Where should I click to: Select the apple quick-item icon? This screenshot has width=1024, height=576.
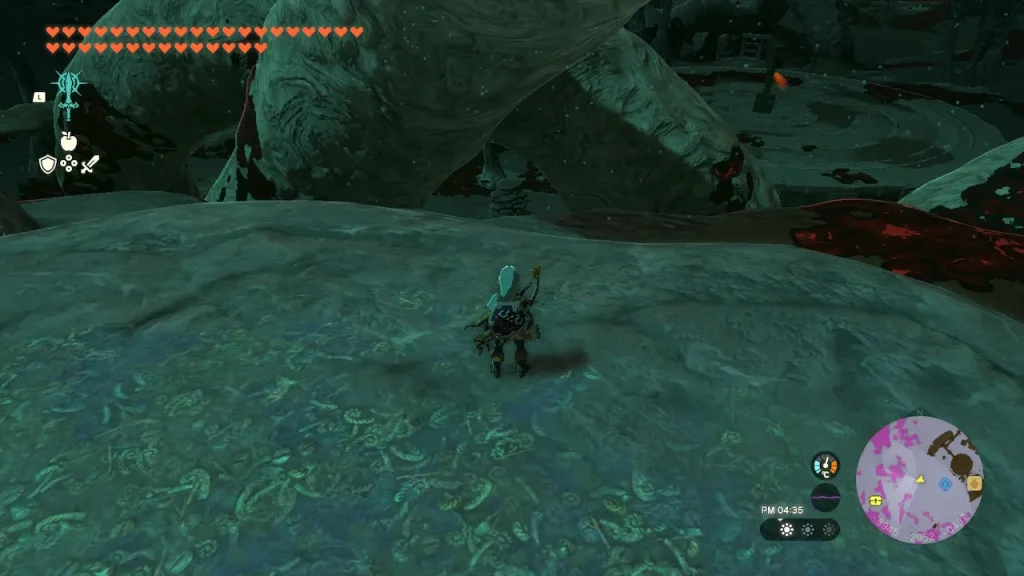69,140
